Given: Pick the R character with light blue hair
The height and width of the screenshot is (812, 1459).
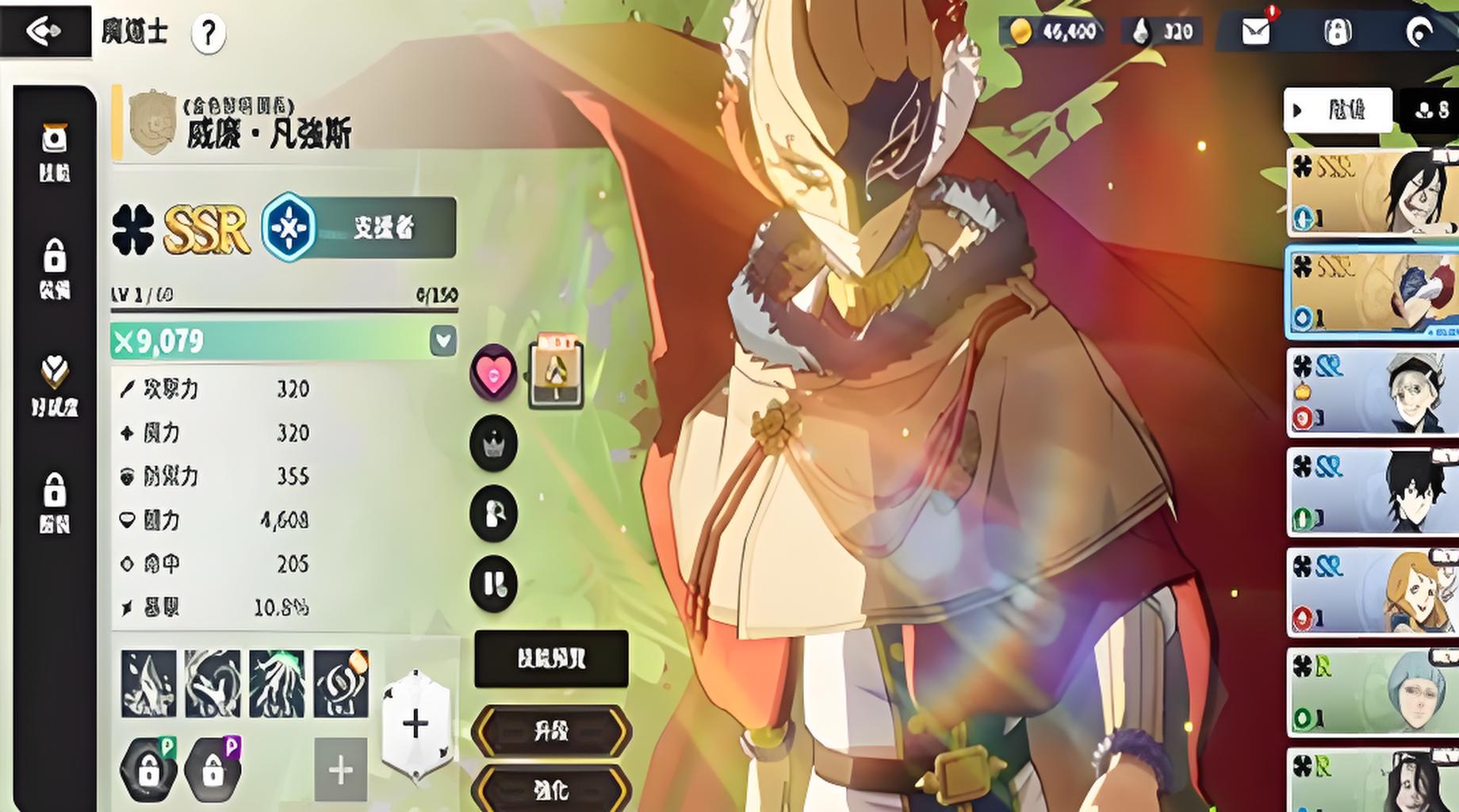Looking at the screenshot, I should (1372, 691).
